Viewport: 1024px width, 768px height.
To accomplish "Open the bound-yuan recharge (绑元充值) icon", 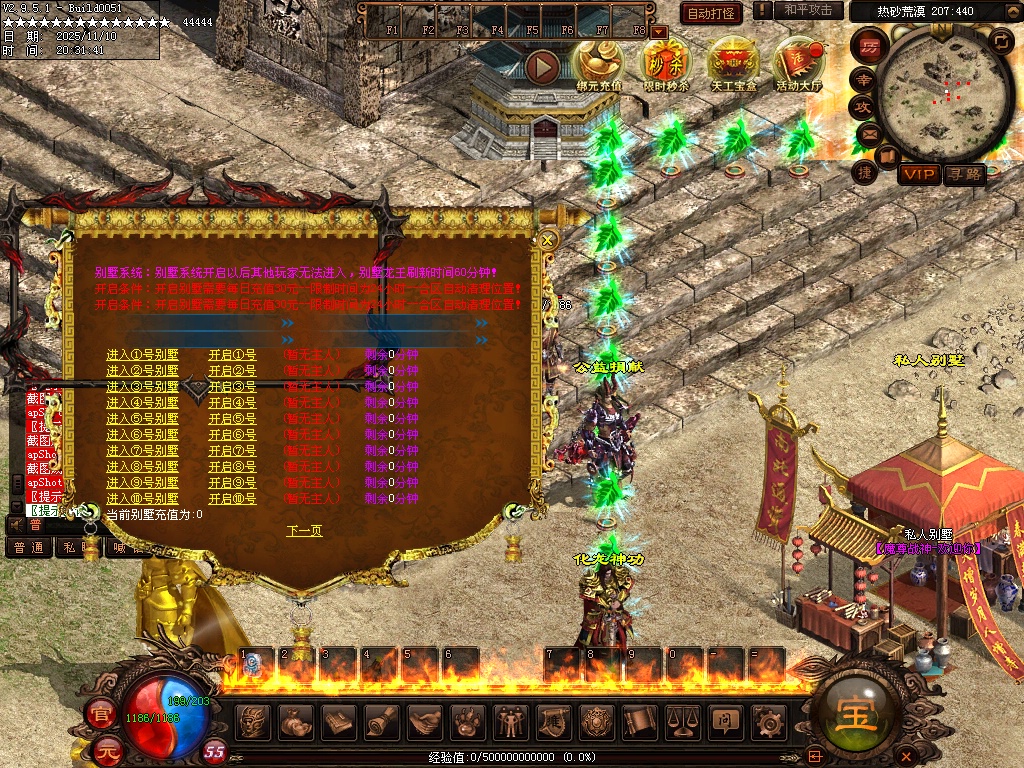I will (x=599, y=66).
